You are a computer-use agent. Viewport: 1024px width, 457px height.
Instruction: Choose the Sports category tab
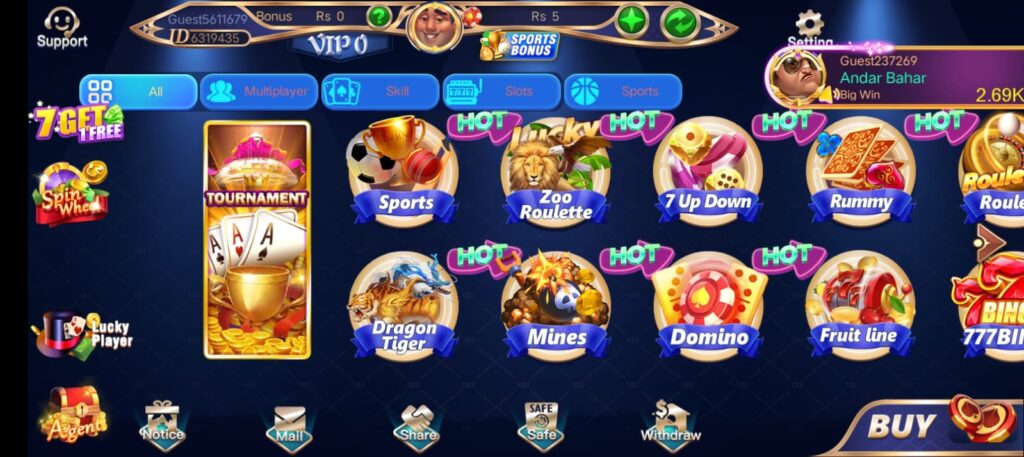(622, 91)
